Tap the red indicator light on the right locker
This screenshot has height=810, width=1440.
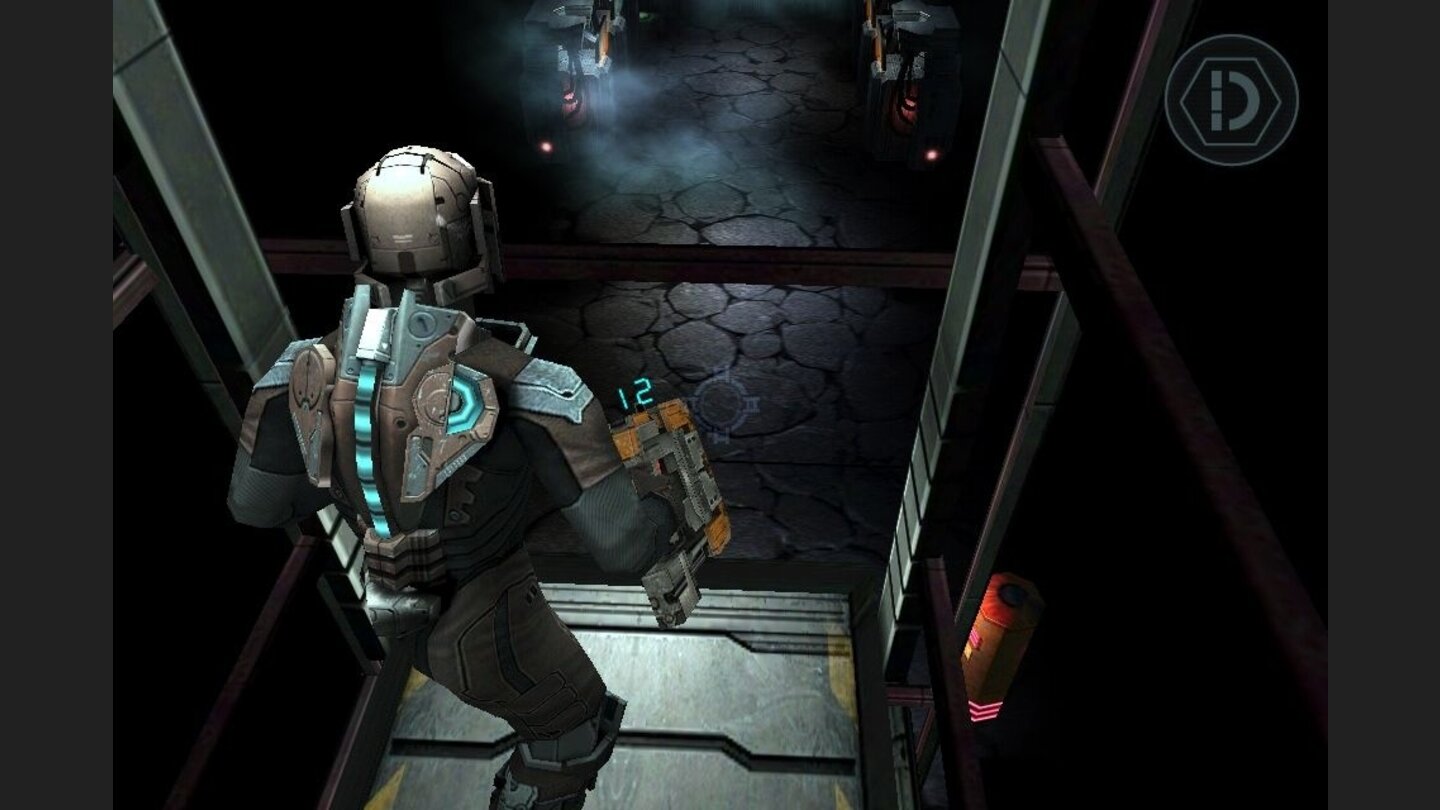tap(933, 155)
